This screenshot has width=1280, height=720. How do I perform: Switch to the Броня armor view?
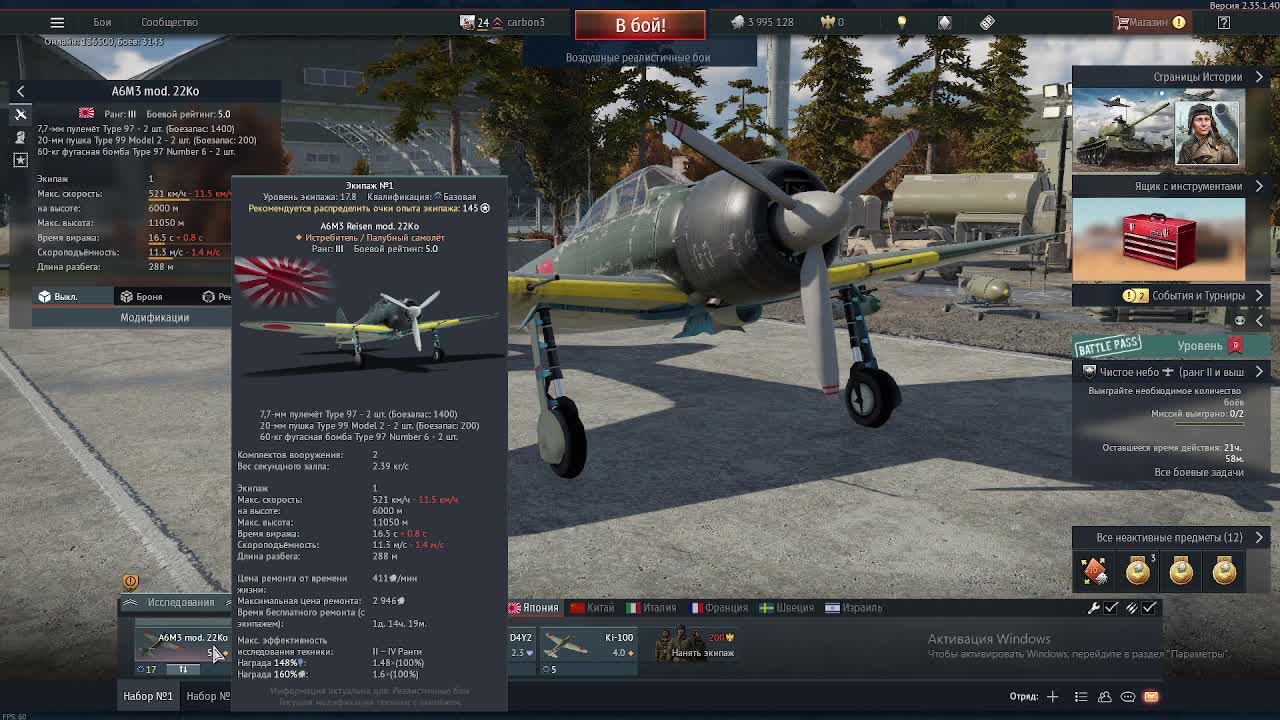point(141,297)
